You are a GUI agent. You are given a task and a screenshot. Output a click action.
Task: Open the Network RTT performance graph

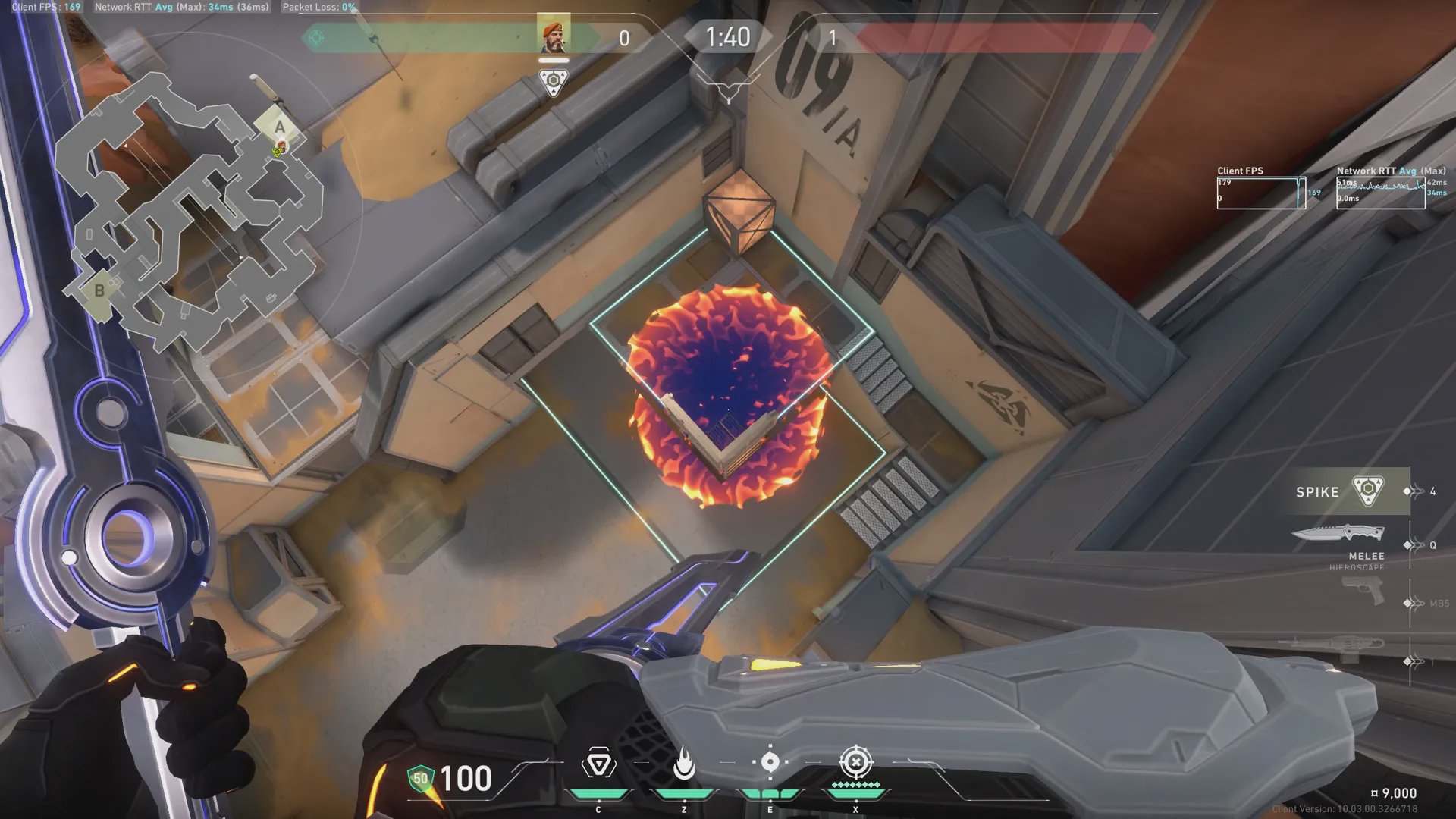point(1380,193)
